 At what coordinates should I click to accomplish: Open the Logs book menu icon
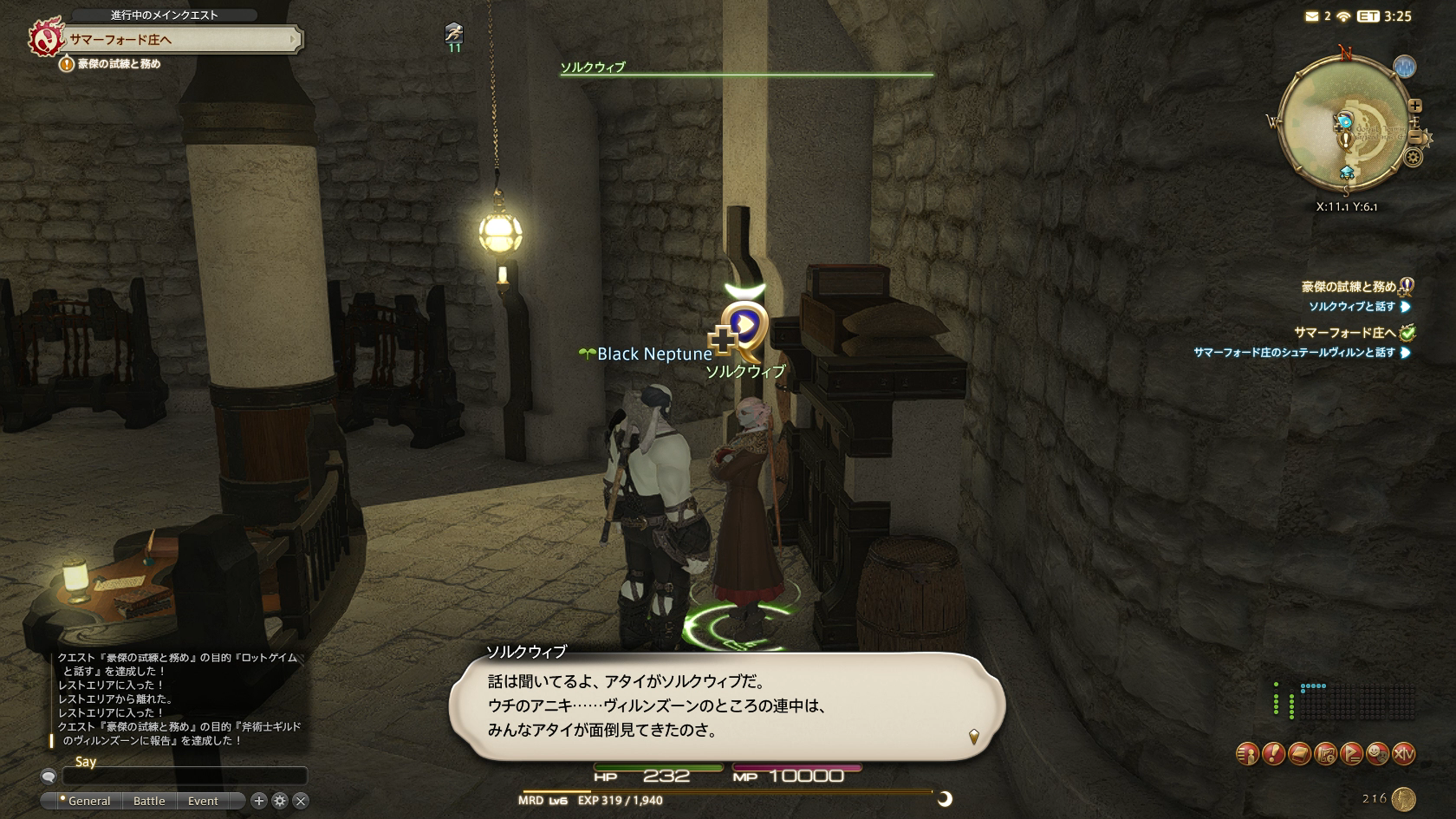point(1299,754)
